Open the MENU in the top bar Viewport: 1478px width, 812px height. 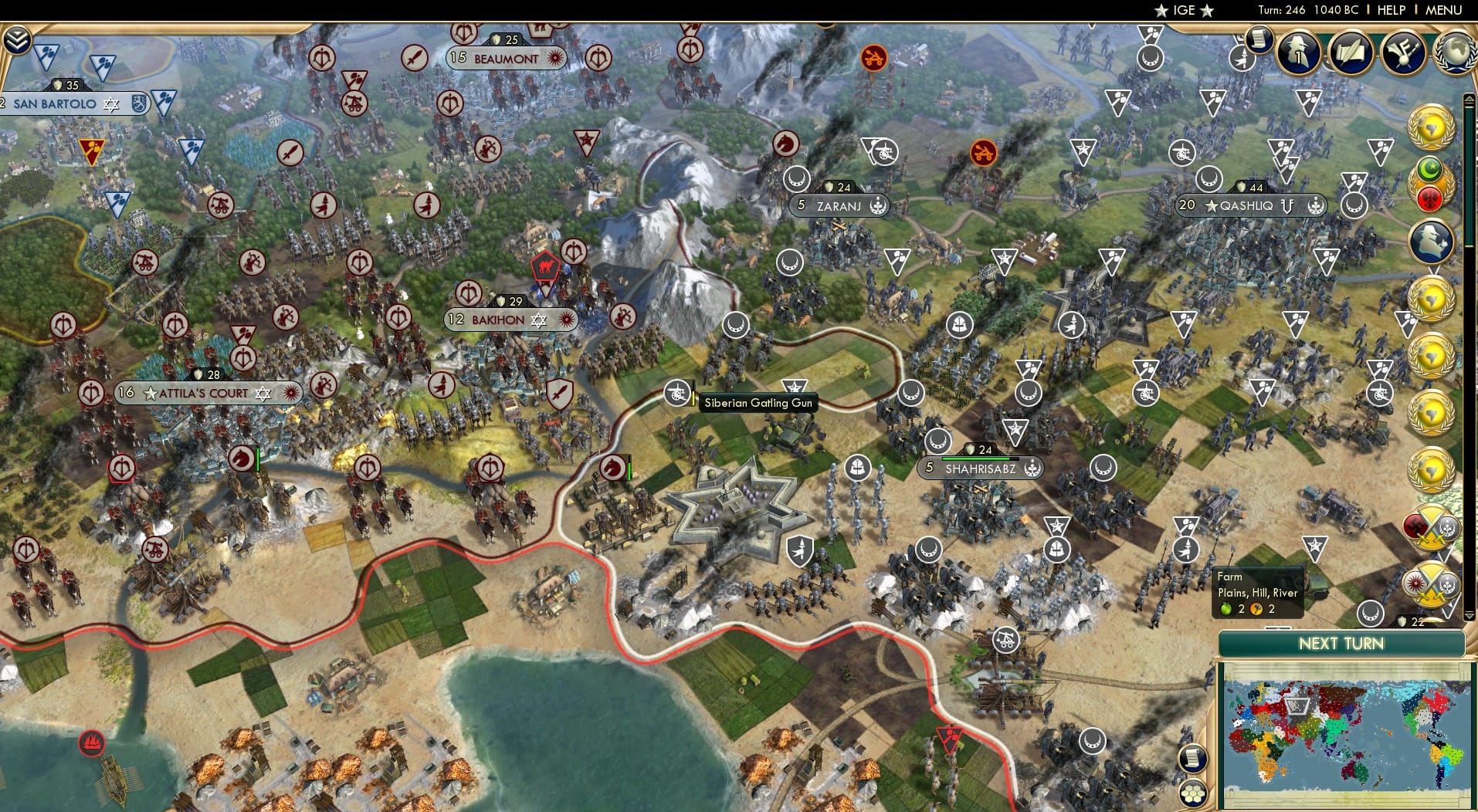tap(1442, 10)
